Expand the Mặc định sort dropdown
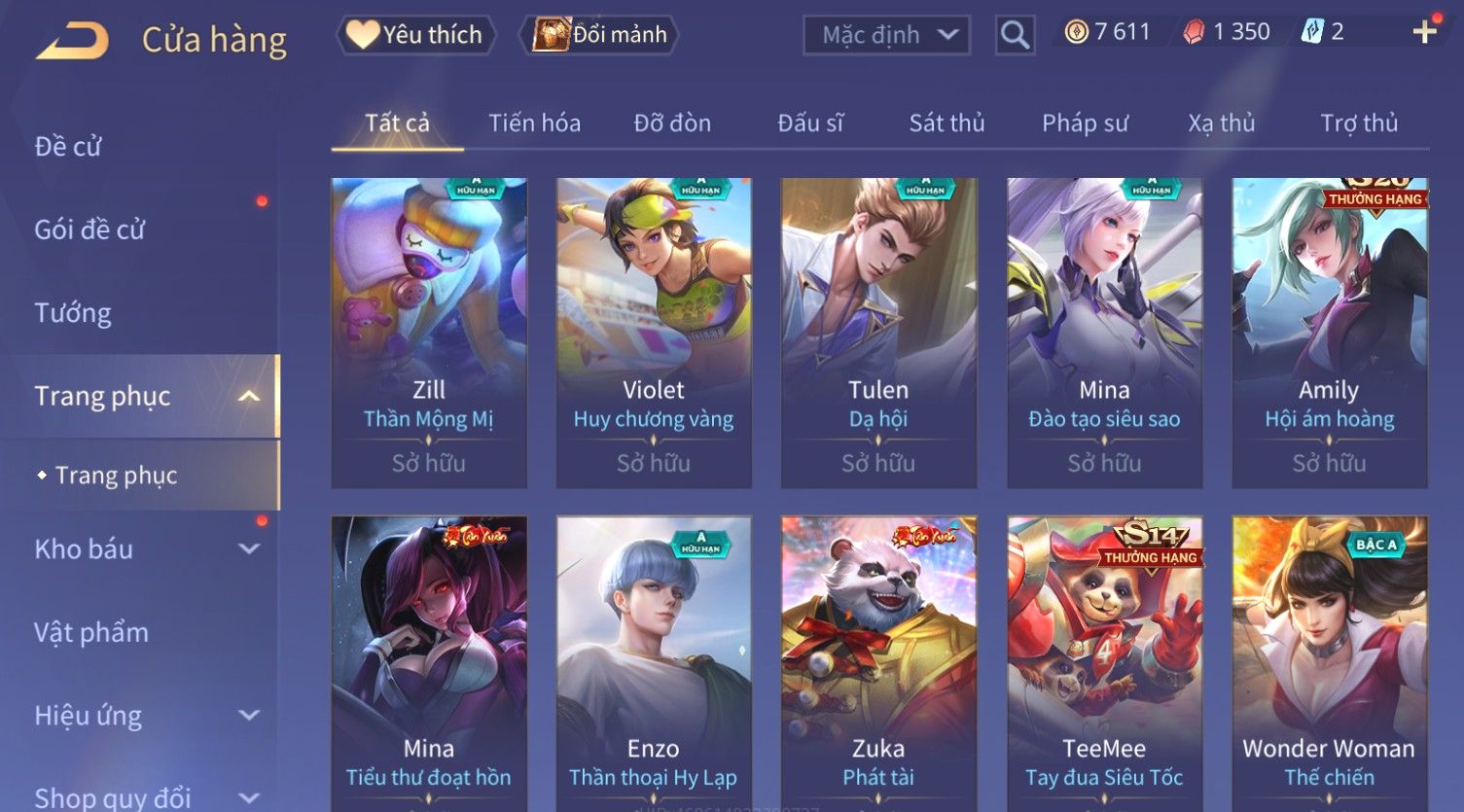The image size is (1464, 812). pos(886,35)
